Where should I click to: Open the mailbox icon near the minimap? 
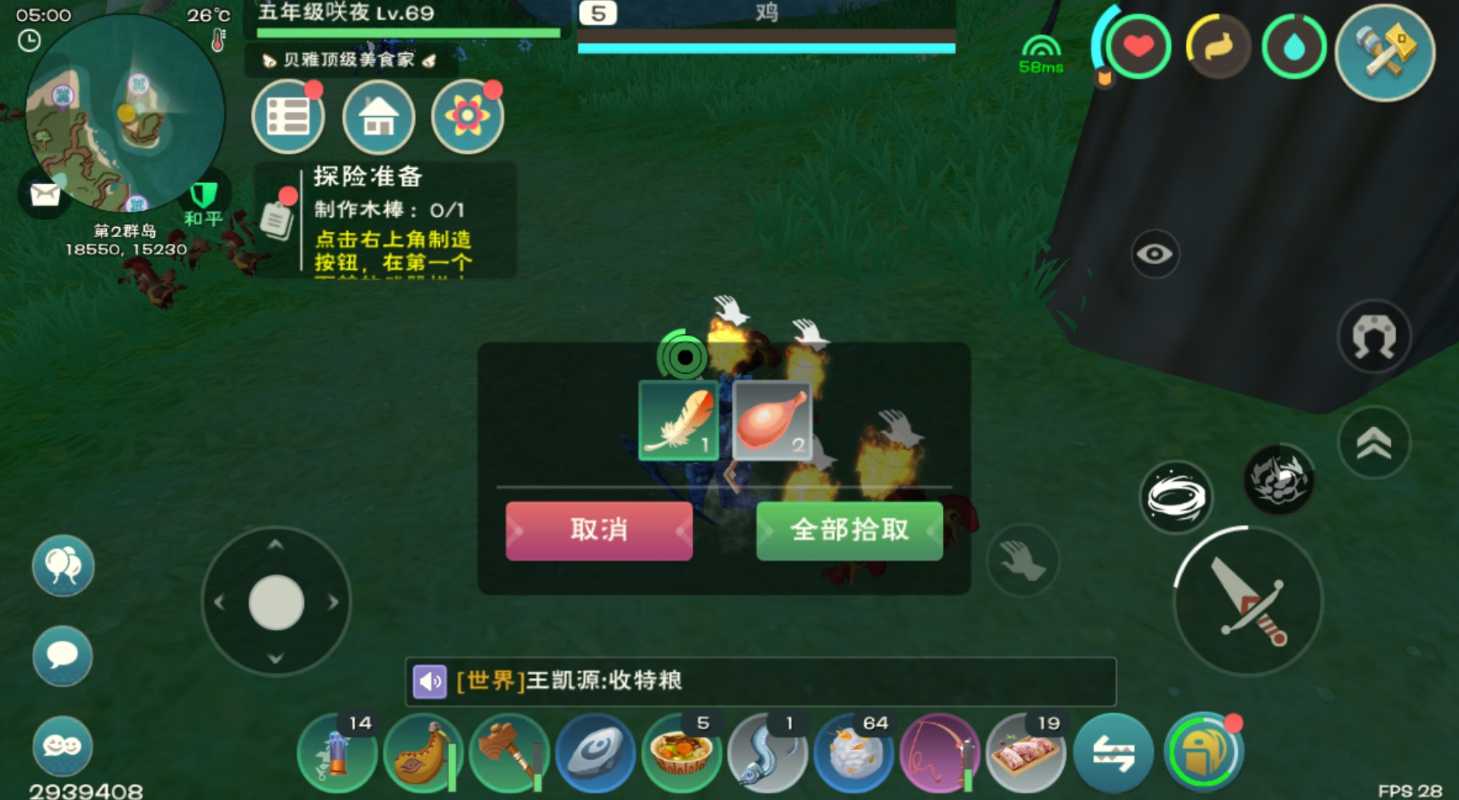click(x=42, y=194)
